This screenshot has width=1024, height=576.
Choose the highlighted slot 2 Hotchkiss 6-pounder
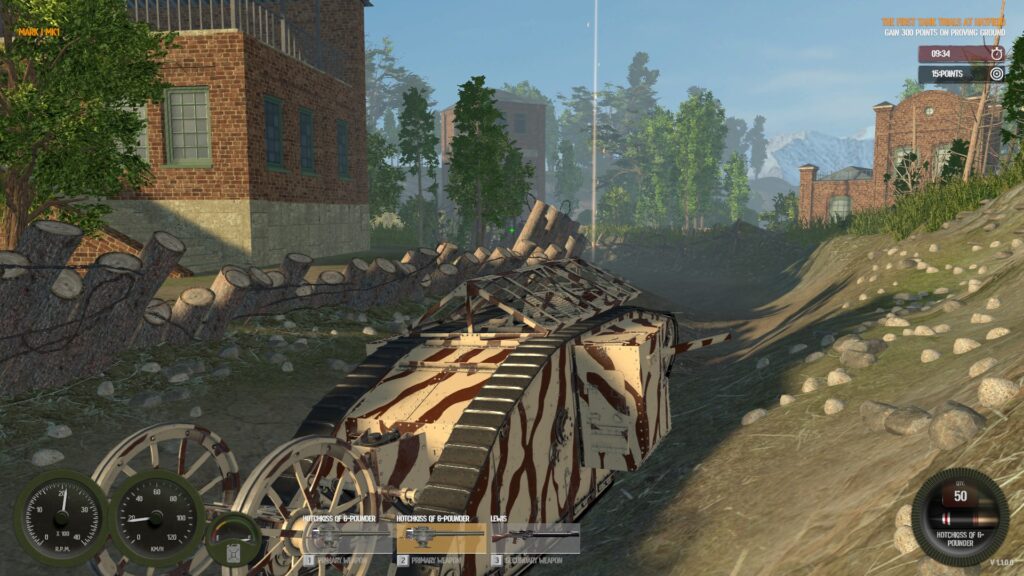tap(440, 538)
